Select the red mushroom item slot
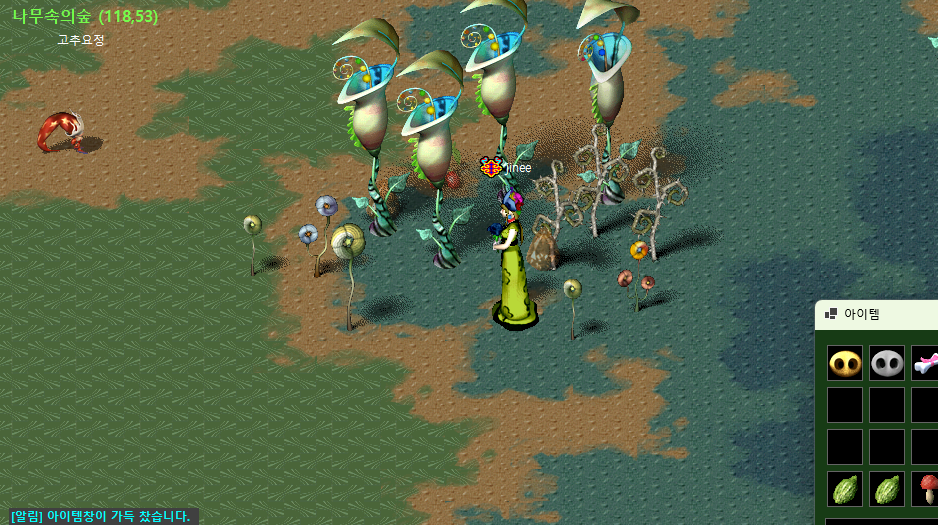Image resolution: width=938 pixels, height=525 pixels. click(x=927, y=489)
